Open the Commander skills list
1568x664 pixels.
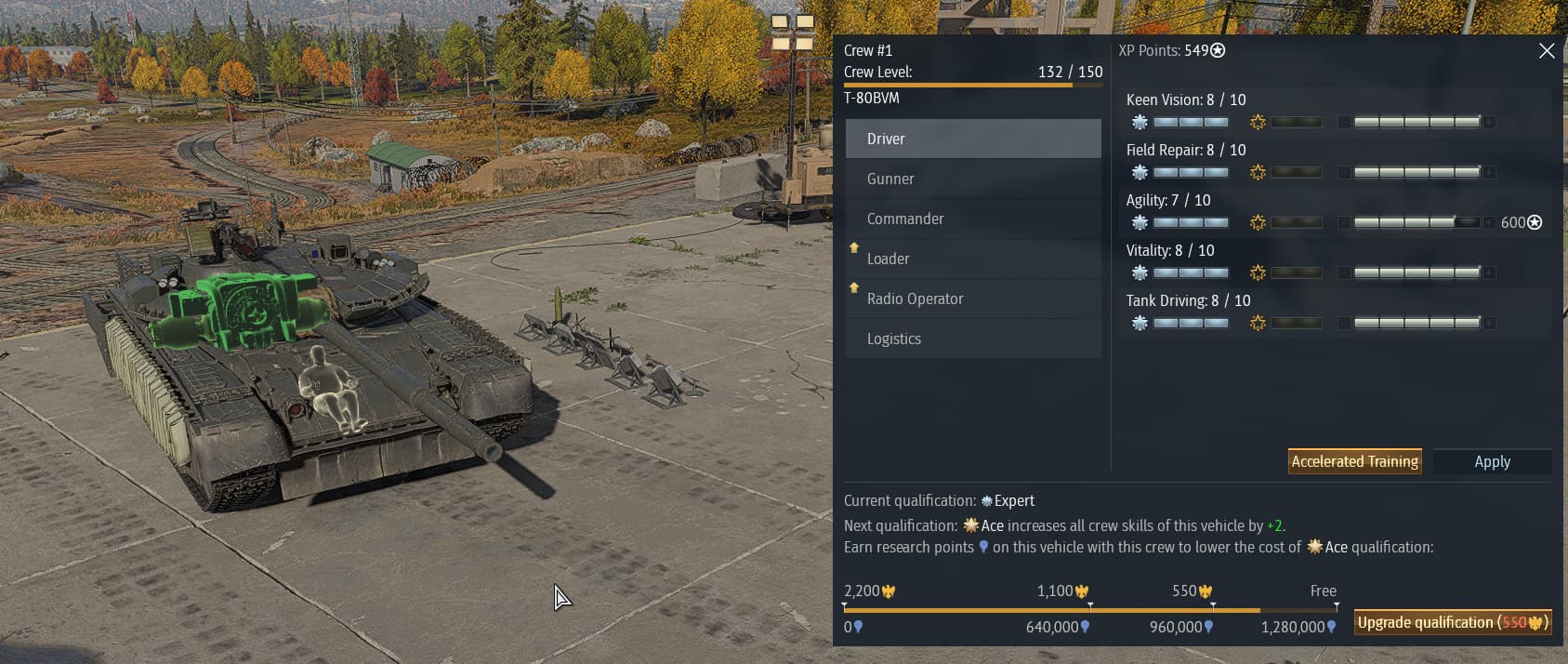(x=973, y=219)
